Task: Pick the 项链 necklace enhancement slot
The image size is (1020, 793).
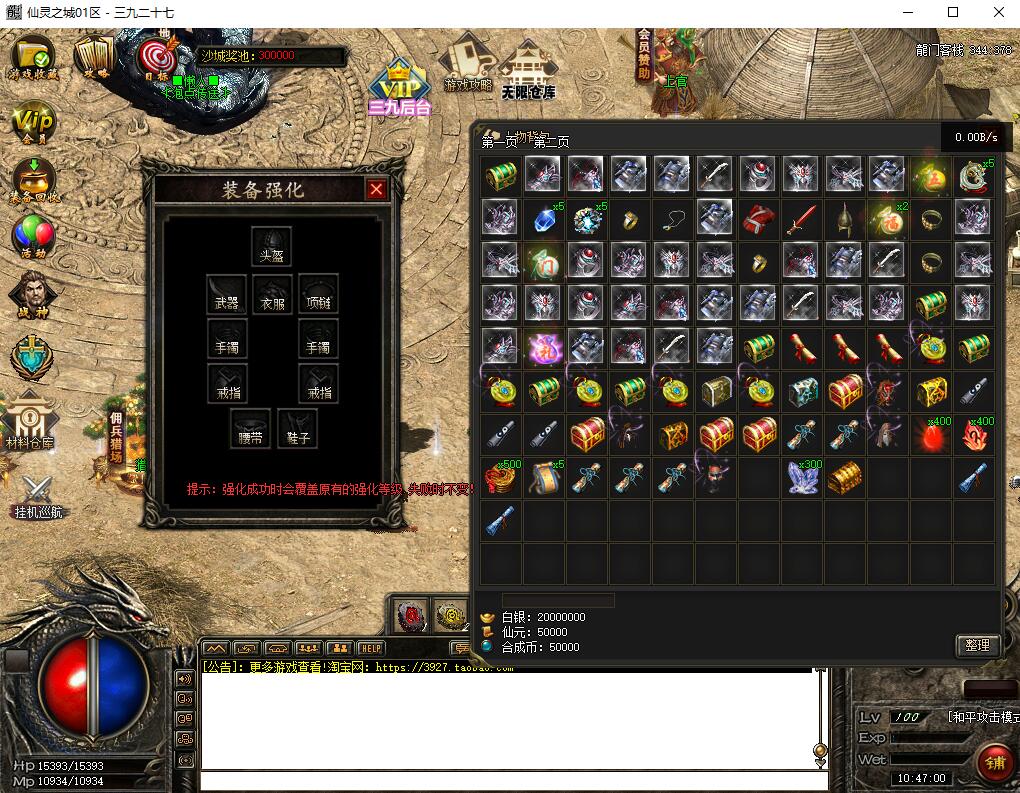Action: (x=318, y=293)
